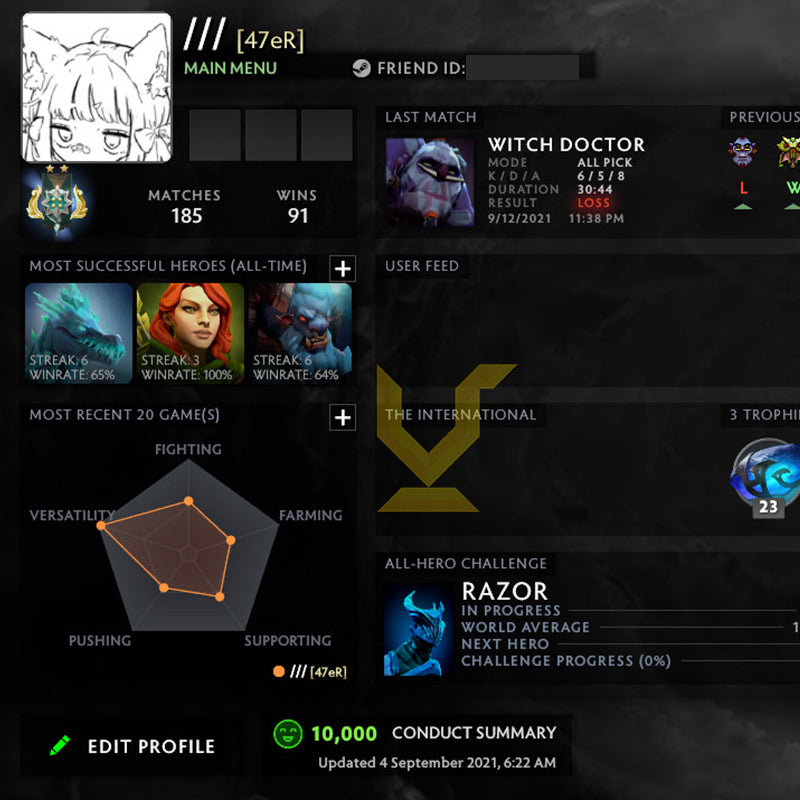Image resolution: width=800 pixels, height=800 pixels.
Task: Open the Main Menu link
Action: tap(230, 68)
